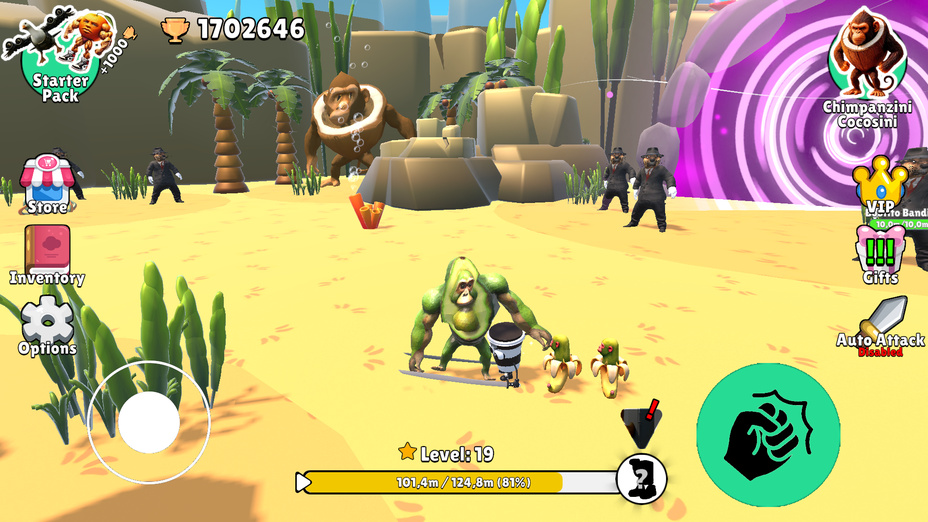The width and height of the screenshot is (928, 522).
Task: Open the VIP crown menu
Action: (x=880, y=182)
